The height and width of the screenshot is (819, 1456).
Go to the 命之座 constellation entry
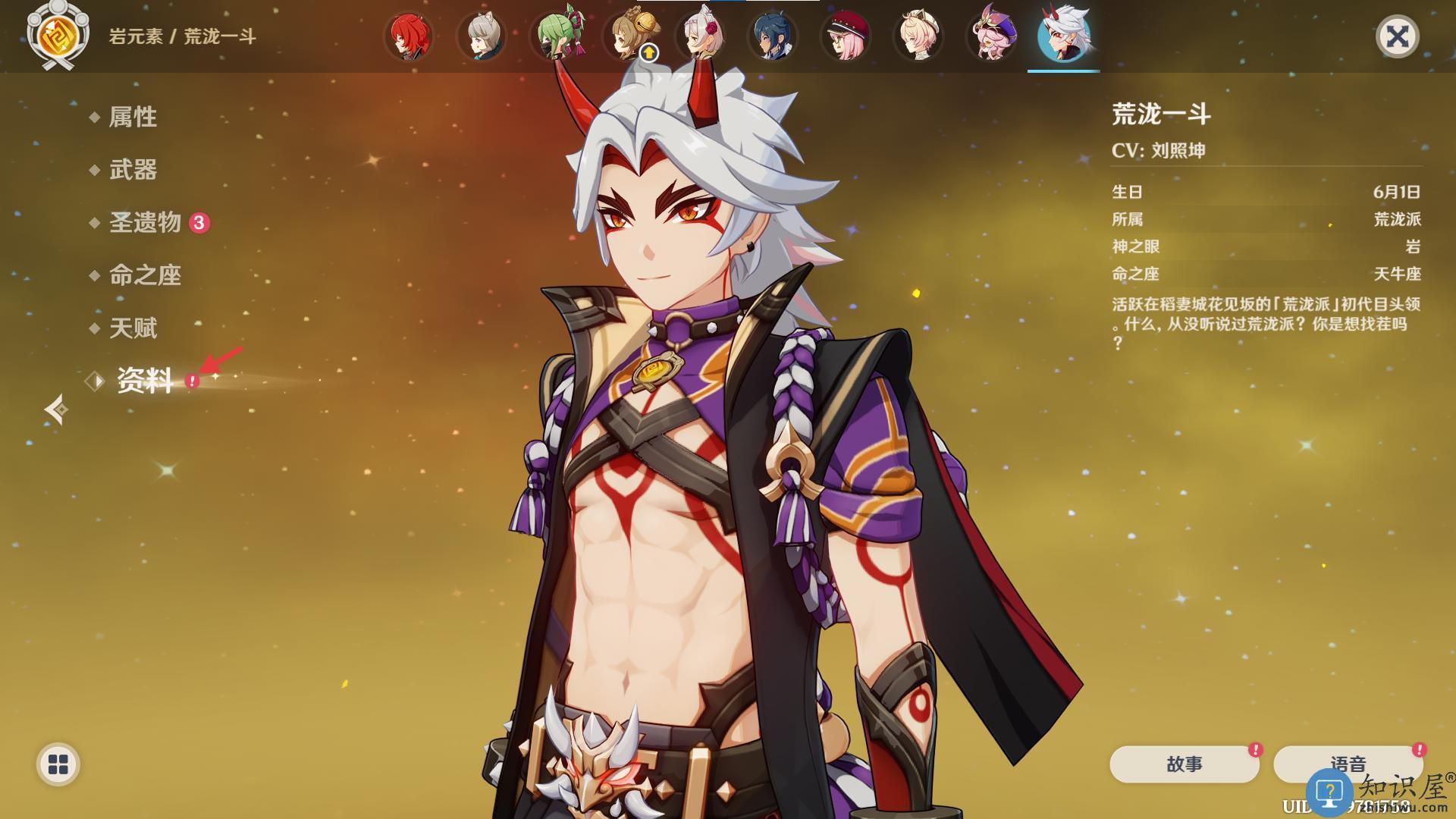(x=145, y=275)
